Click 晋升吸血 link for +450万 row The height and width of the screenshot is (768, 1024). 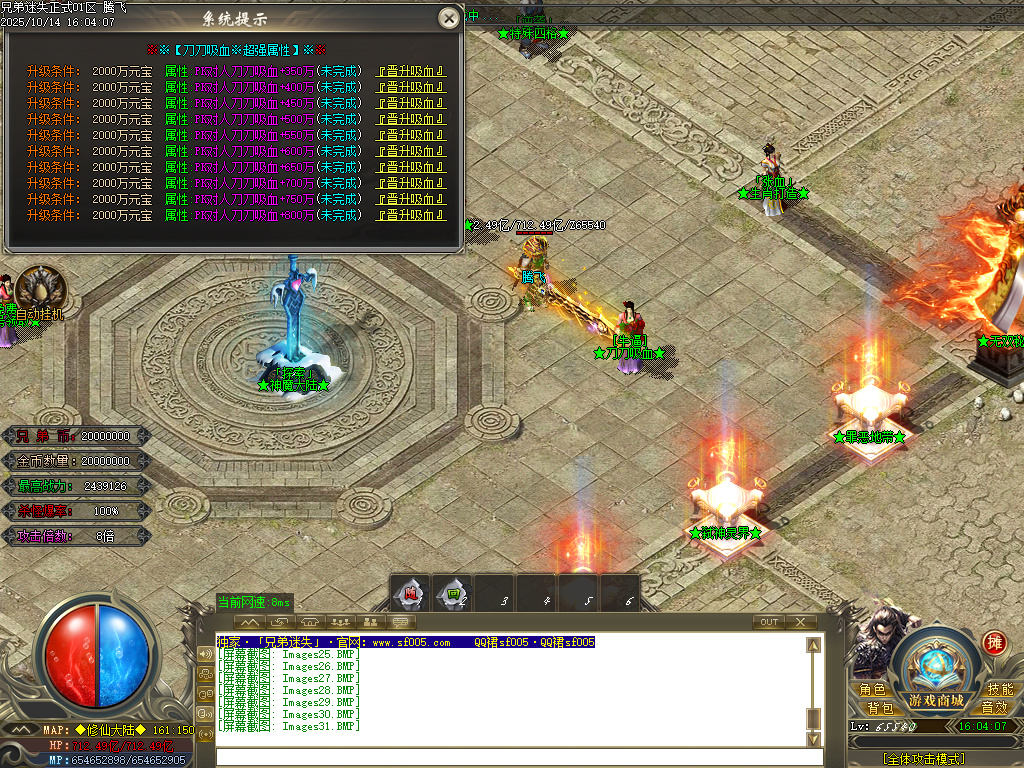click(410, 103)
